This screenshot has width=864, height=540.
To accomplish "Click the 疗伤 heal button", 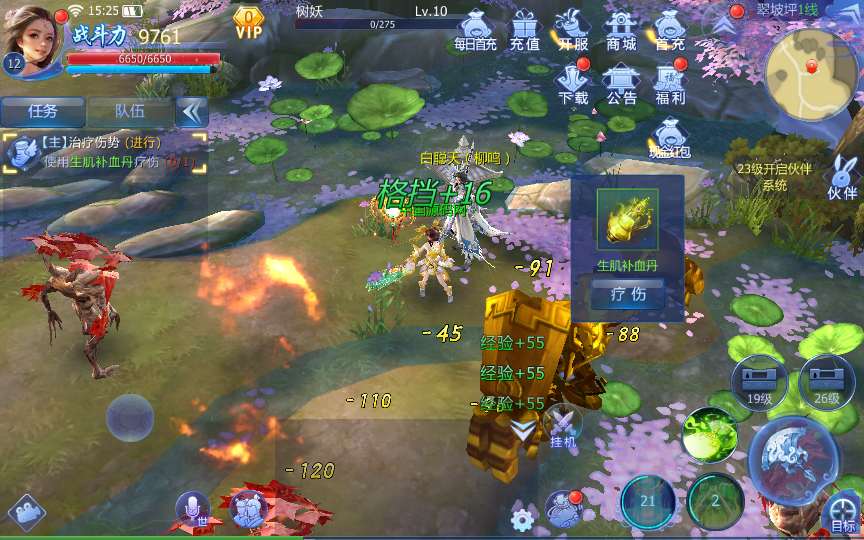I will [627, 294].
